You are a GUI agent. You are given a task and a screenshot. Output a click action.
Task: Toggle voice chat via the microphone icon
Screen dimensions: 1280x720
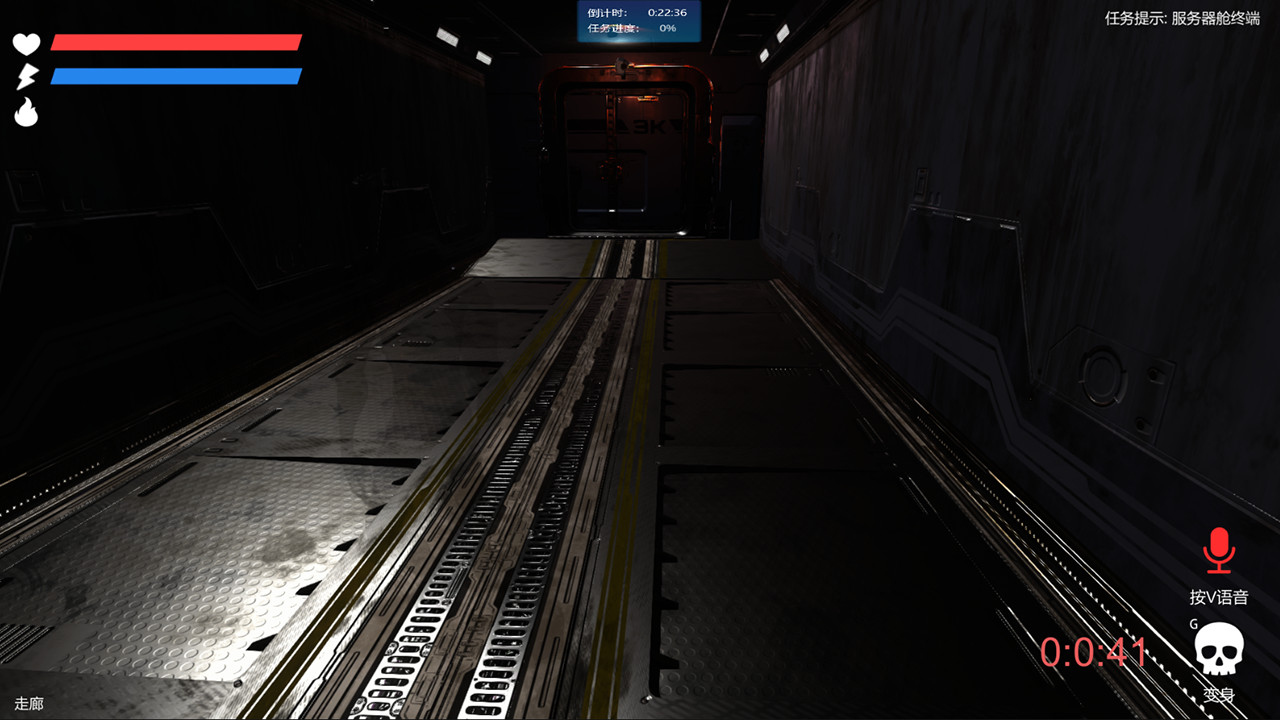point(1219,550)
